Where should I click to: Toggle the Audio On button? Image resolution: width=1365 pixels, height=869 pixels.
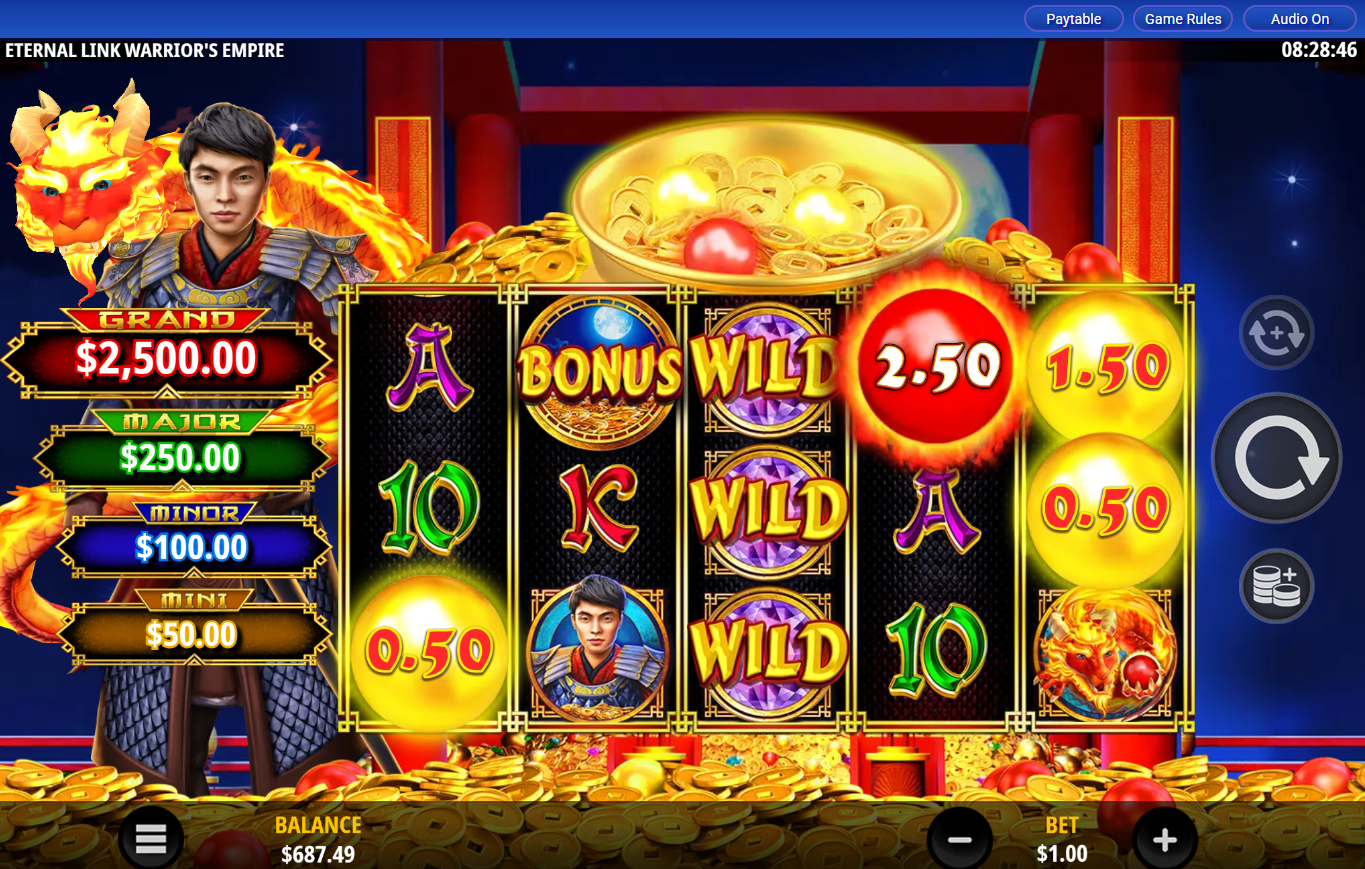pos(1300,19)
